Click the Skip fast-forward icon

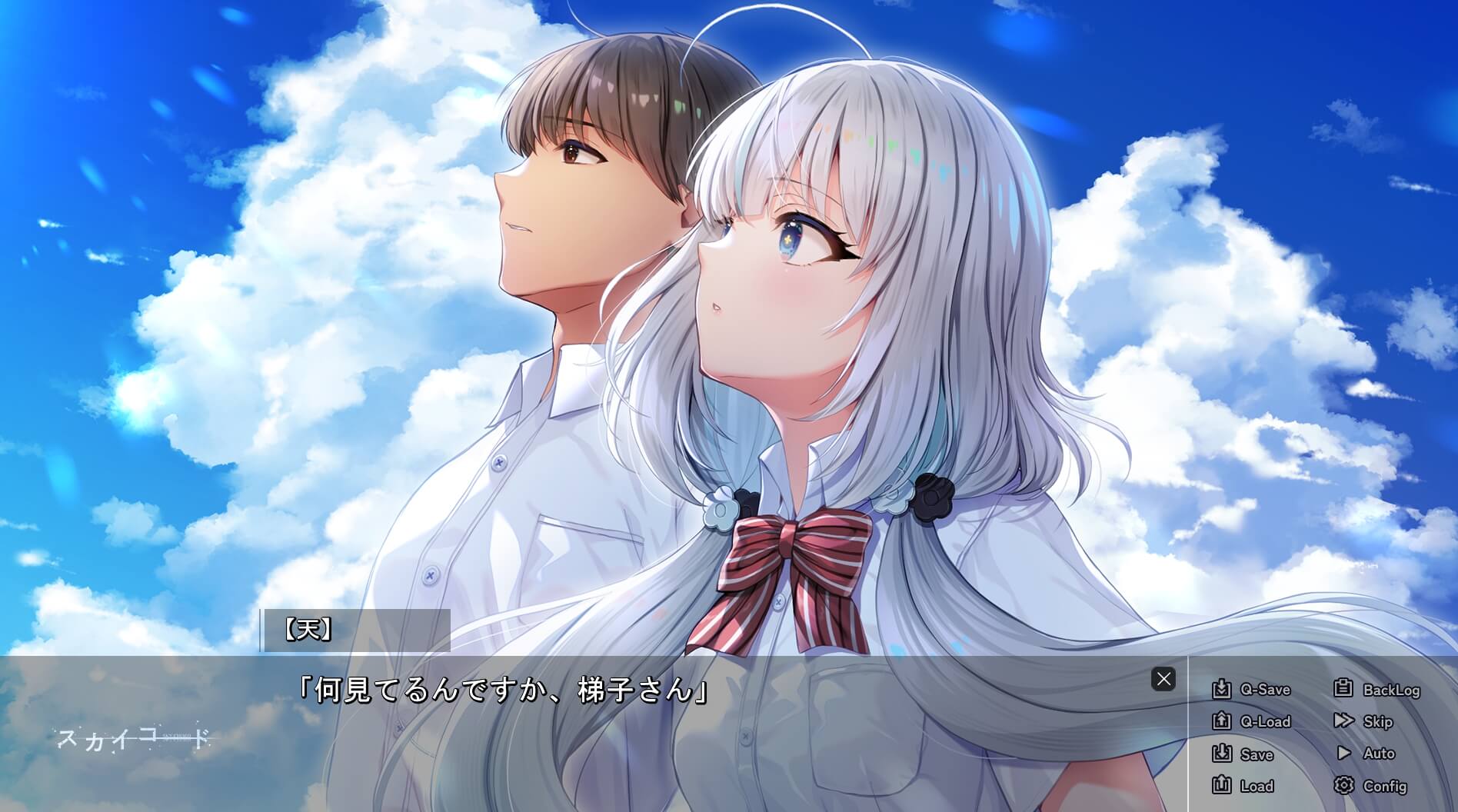1344,721
